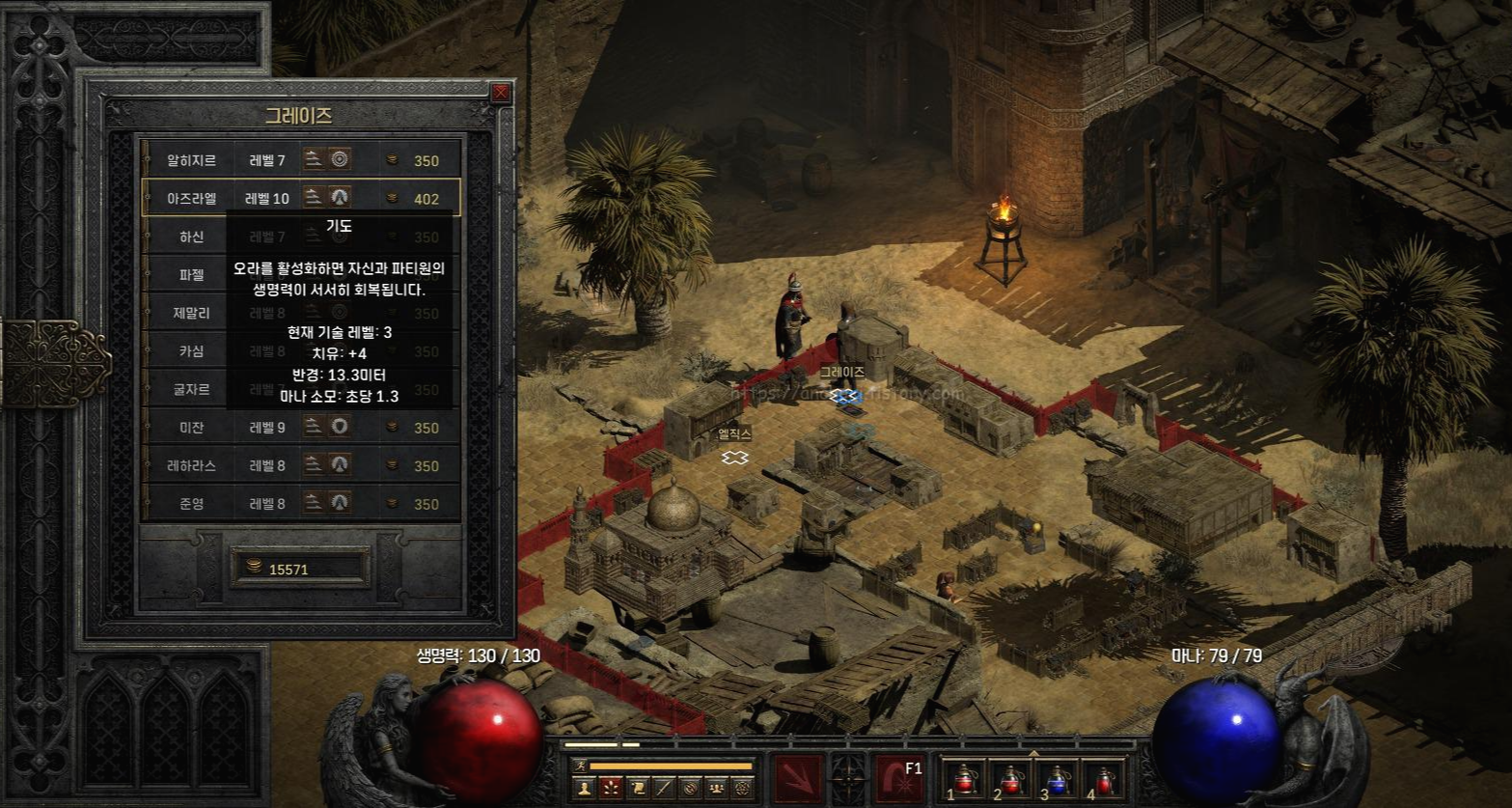Drink the blue mana potion in slot 3
This screenshot has height=808, width=1512.
(x=1056, y=778)
